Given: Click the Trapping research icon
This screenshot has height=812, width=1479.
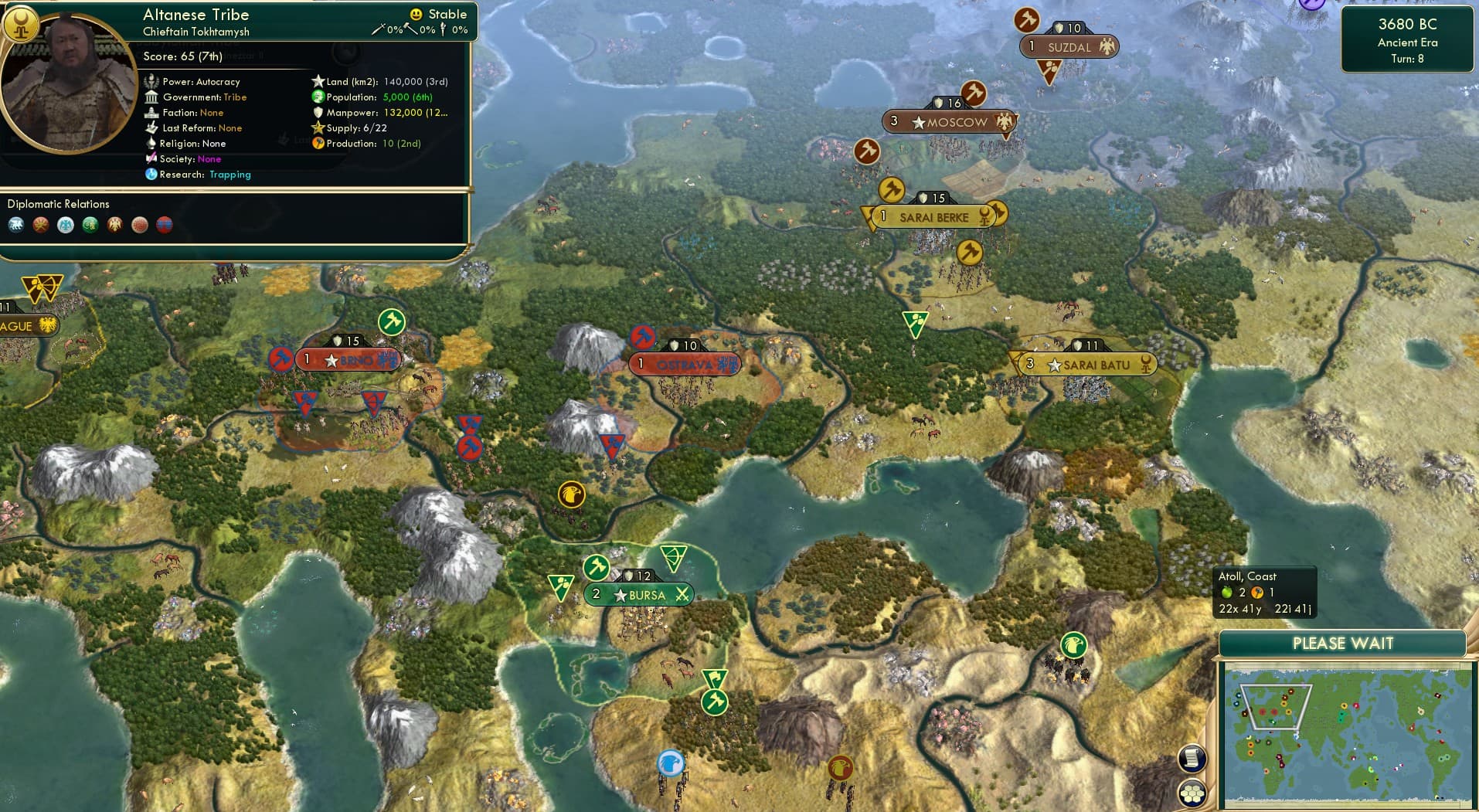Looking at the screenshot, I should 152,175.
